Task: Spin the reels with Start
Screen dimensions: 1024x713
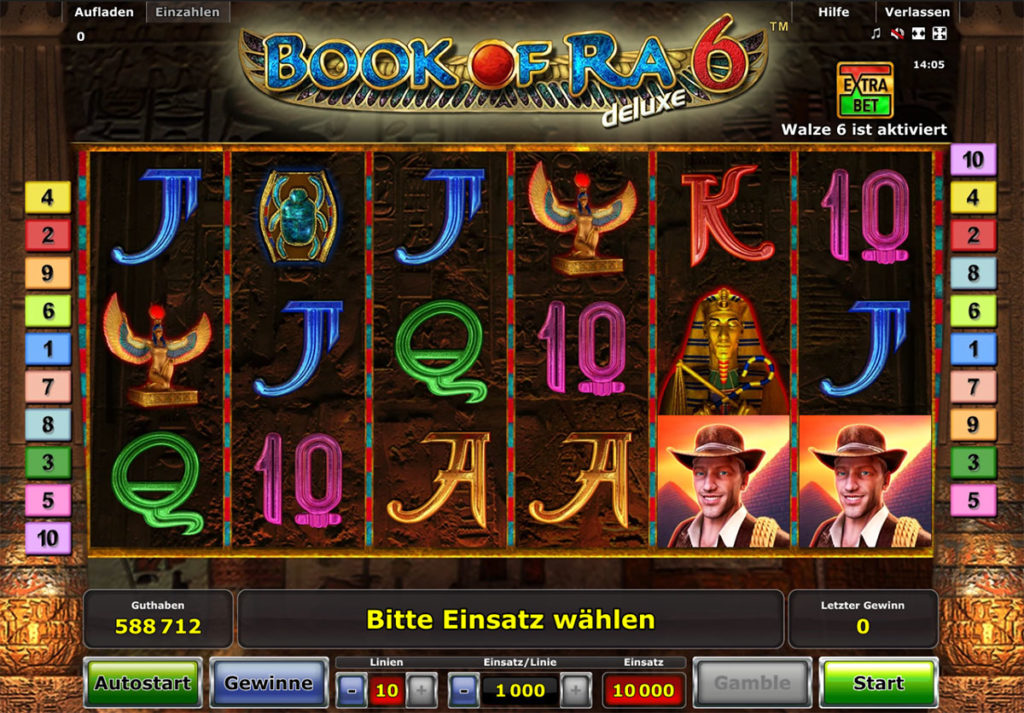Action: 878,684
